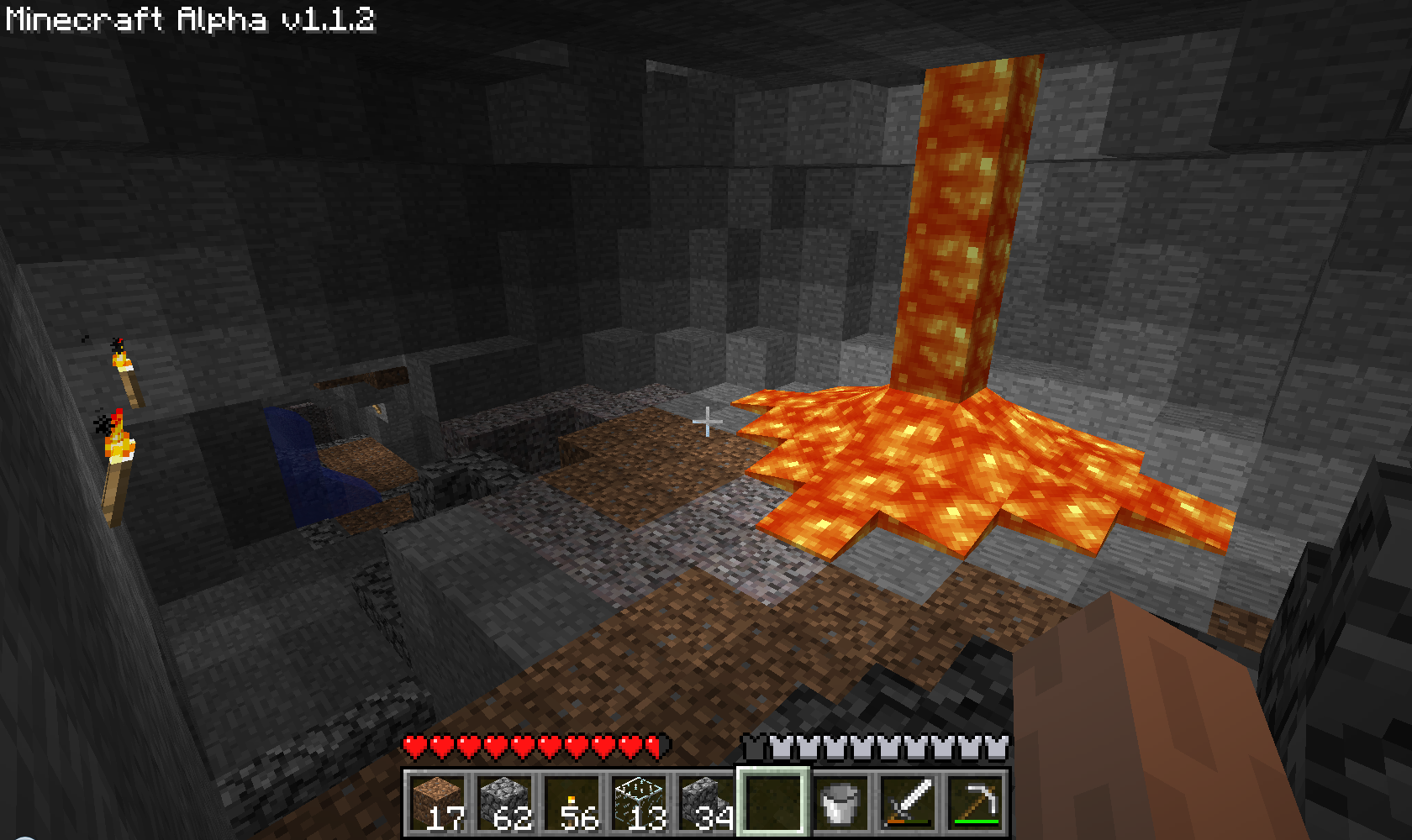Select the cobblestone stairs stack of 34
Image resolution: width=1412 pixels, height=840 pixels.
707,803
